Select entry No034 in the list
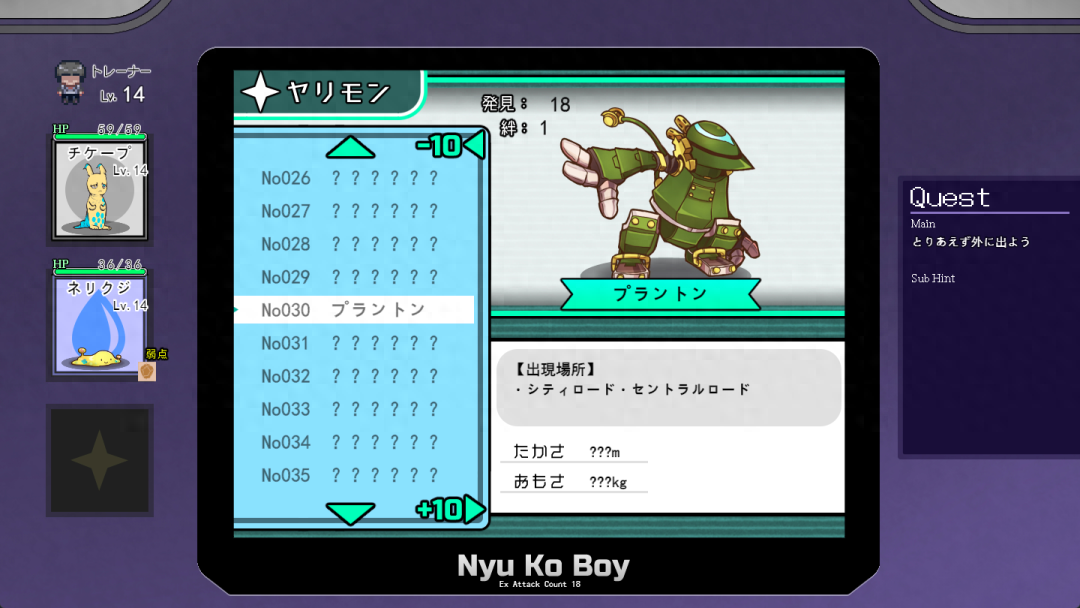This screenshot has width=1080, height=608. pyautogui.click(x=351, y=442)
